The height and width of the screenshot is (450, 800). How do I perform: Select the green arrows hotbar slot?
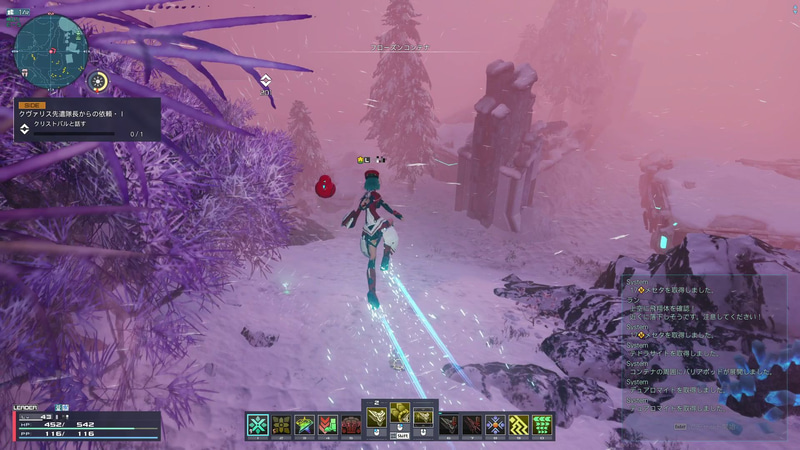(x=543, y=424)
